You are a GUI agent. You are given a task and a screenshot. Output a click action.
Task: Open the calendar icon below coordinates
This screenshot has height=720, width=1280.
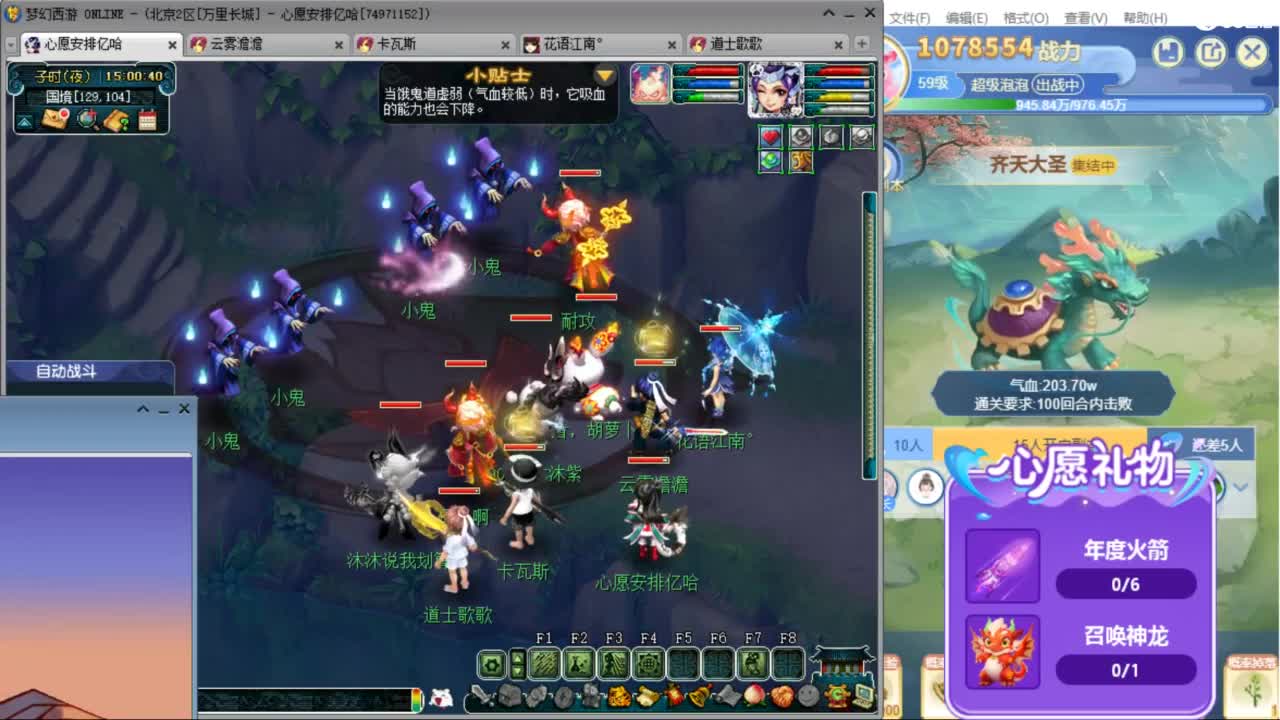(148, 119)
